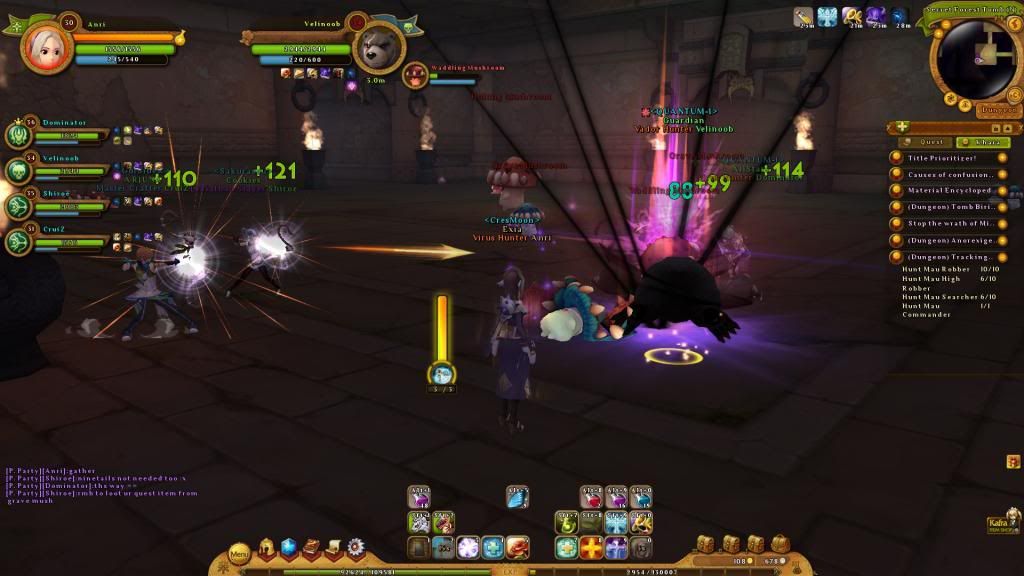Activate the white starburst skill slot

point(468,548)
